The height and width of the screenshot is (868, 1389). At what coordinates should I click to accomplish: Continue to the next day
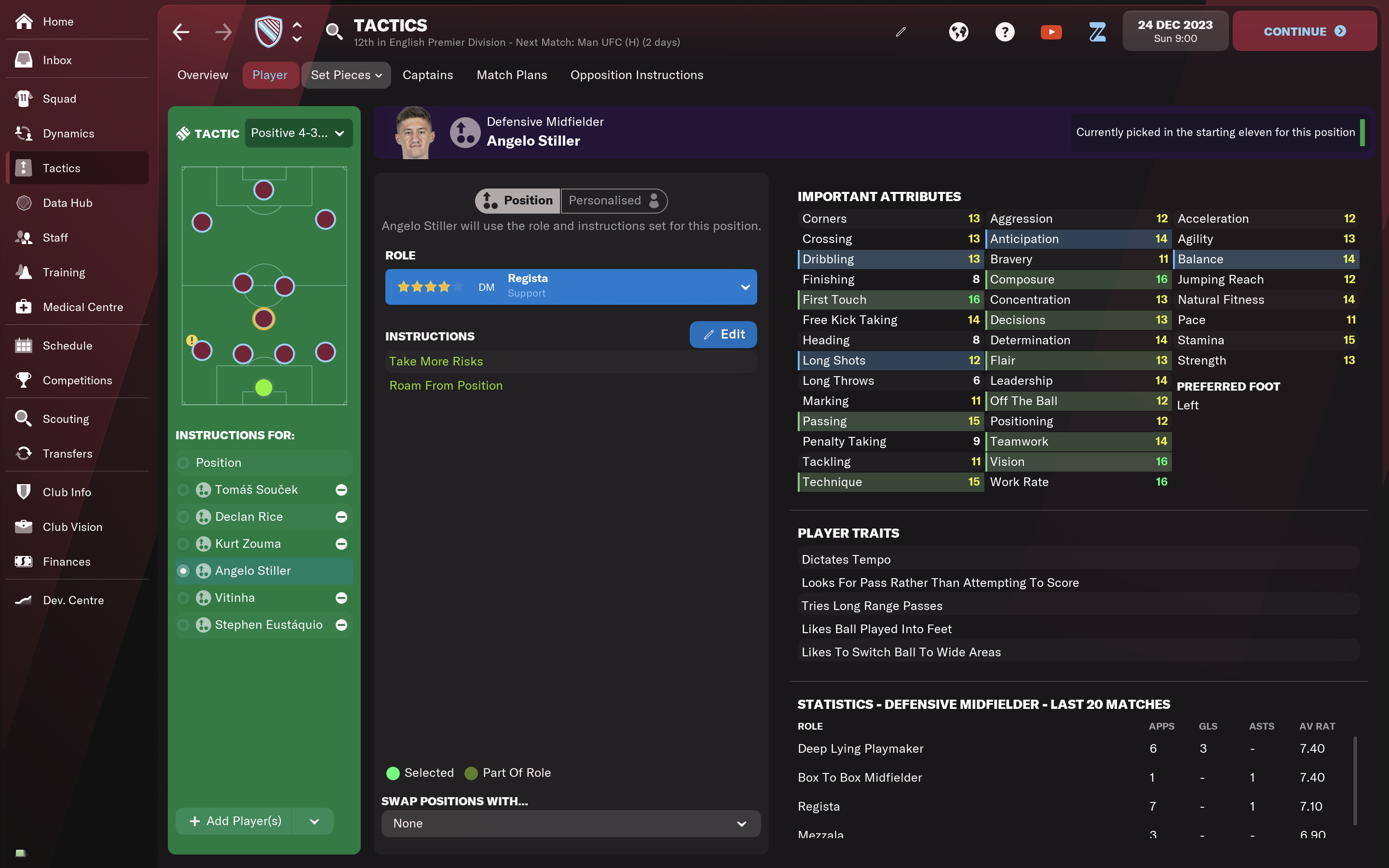coord(1304,31)
